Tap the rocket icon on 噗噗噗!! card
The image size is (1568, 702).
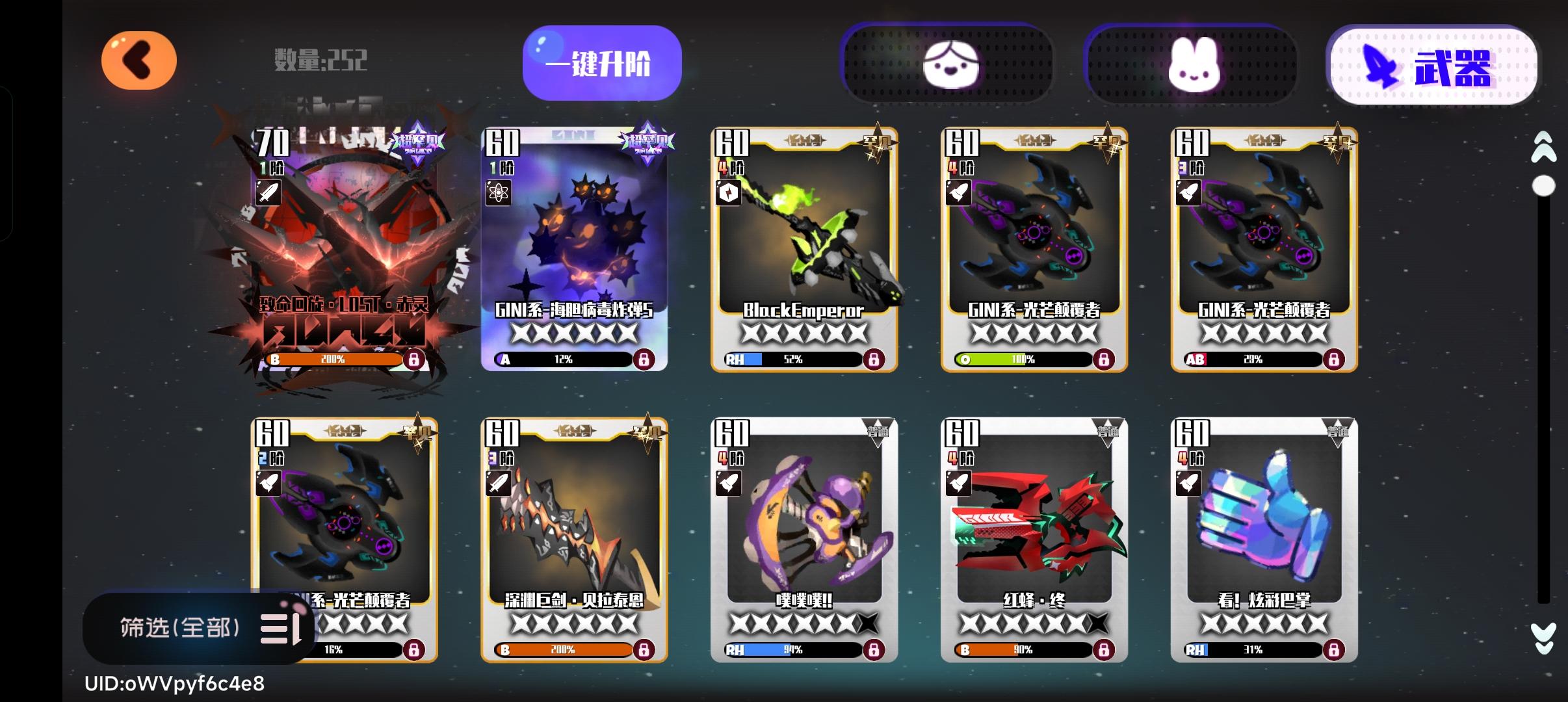tap(730, 482)
